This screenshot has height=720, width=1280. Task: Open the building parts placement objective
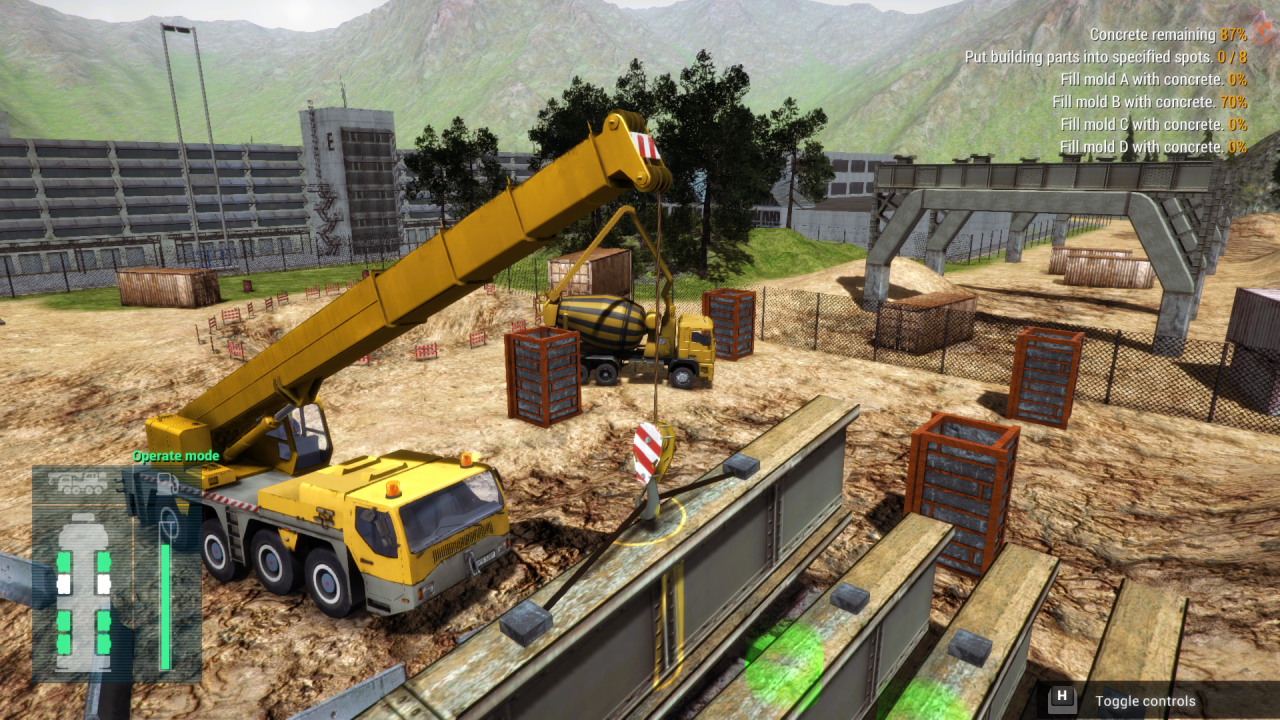click(x=1105, y=57)
